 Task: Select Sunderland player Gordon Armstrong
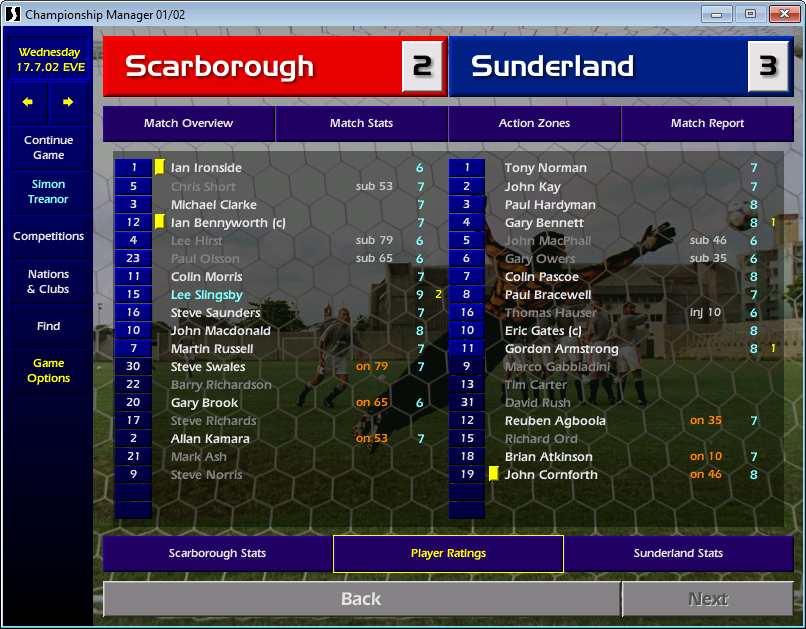click(561, 349)
